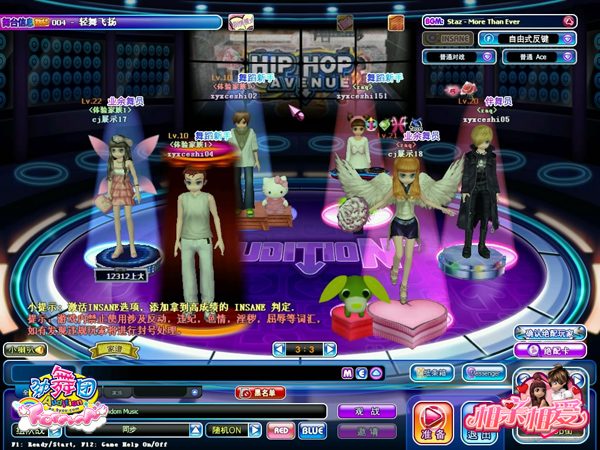Open the 黑名单 blacklist

(x=258, y=393)
